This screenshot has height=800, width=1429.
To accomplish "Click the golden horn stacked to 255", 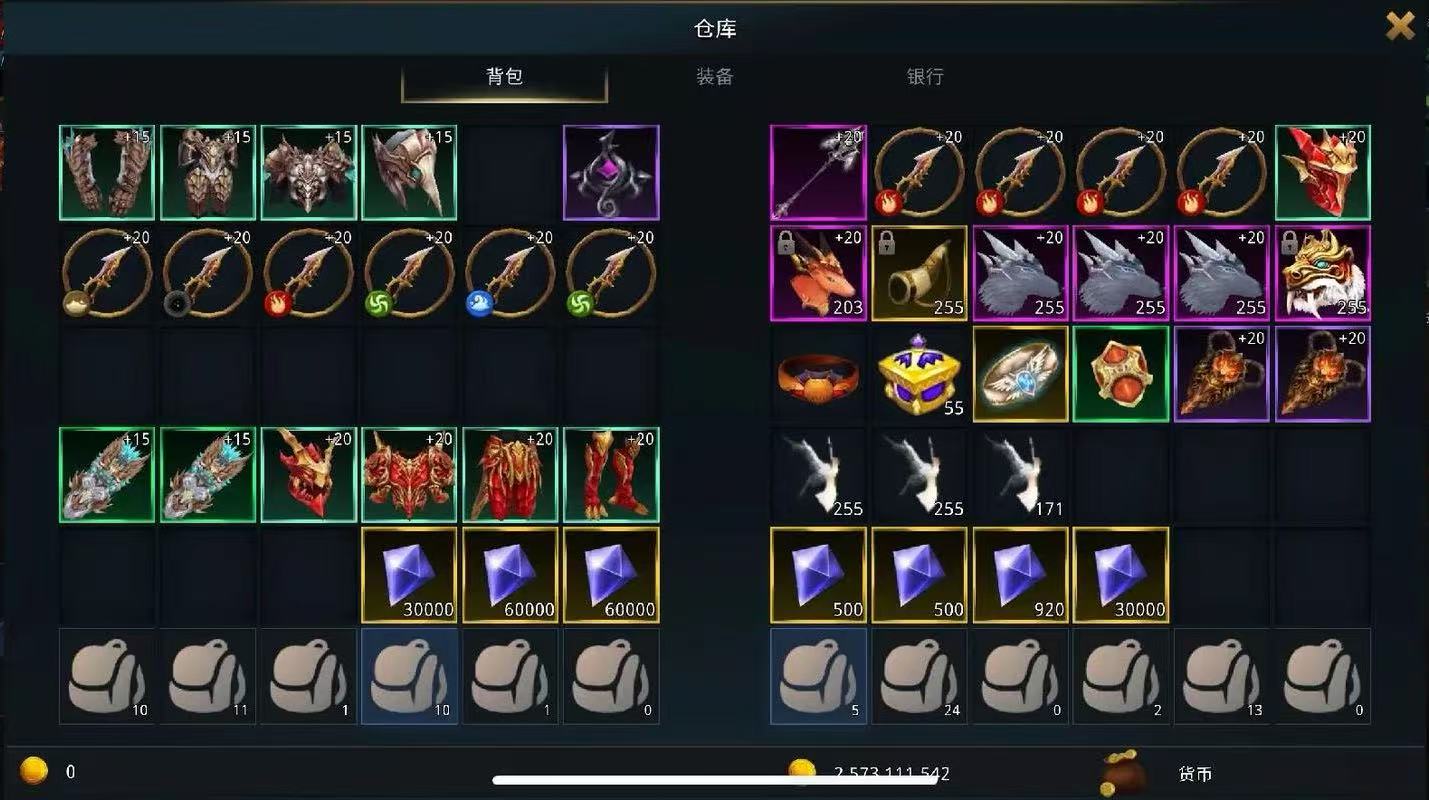I will click(x=919, y=274).
